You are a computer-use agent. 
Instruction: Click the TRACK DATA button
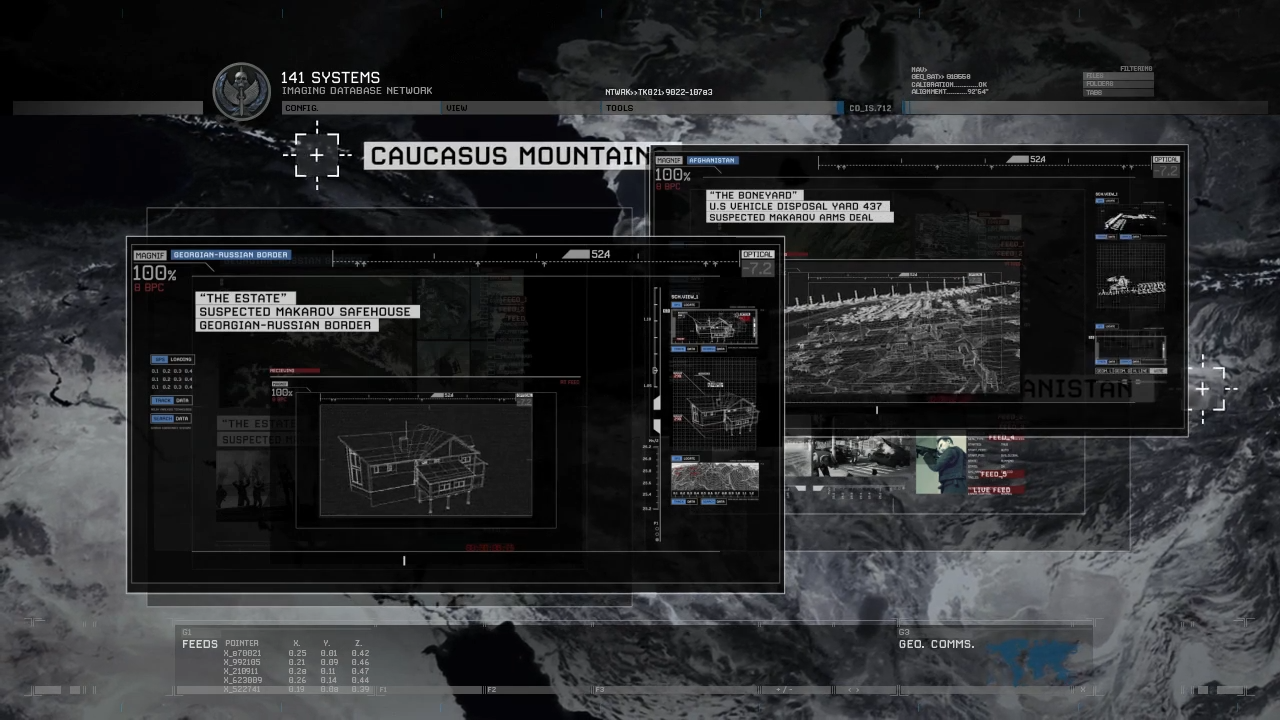click(x=171, y=400)
